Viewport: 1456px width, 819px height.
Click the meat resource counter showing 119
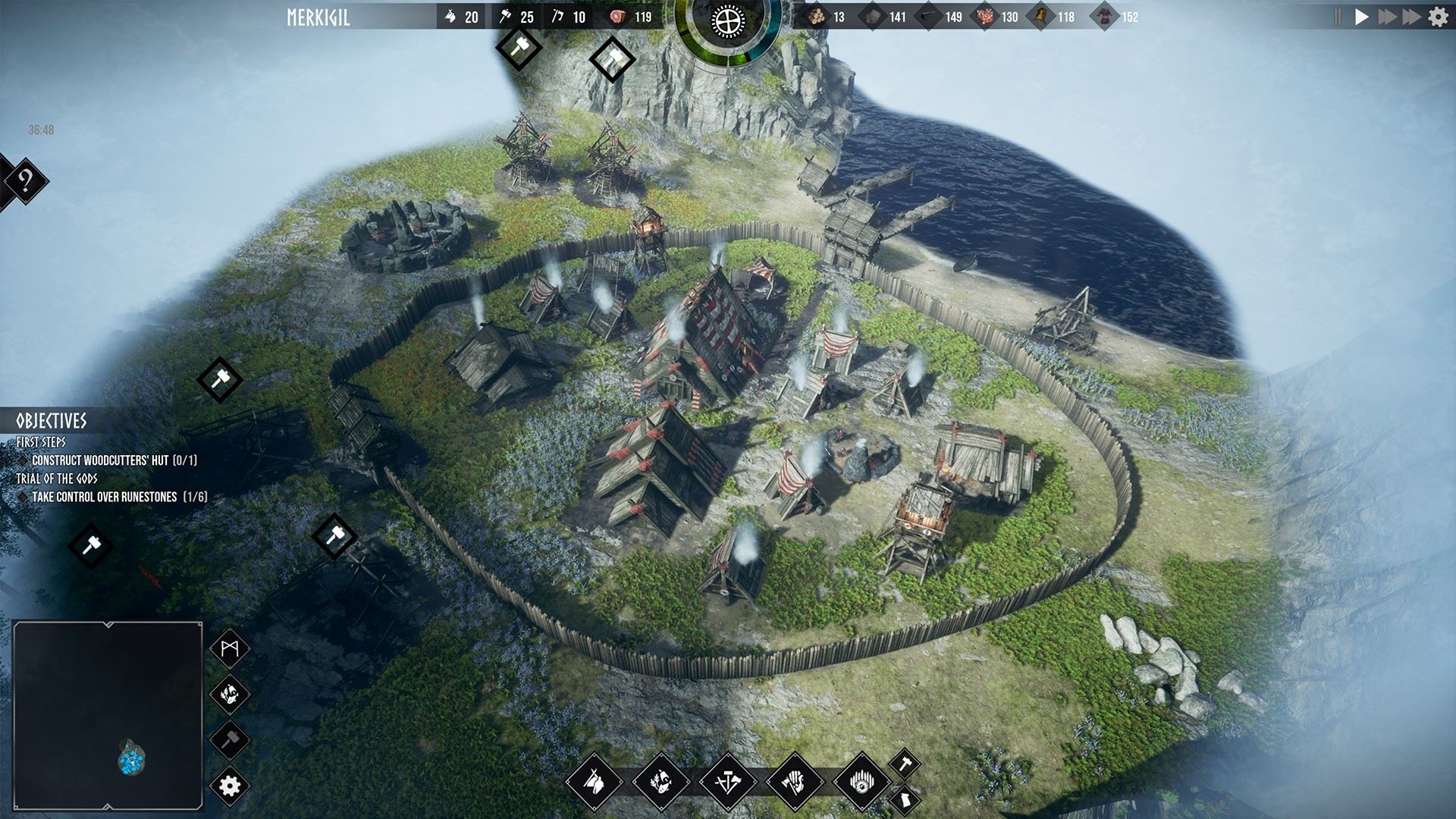626,15
